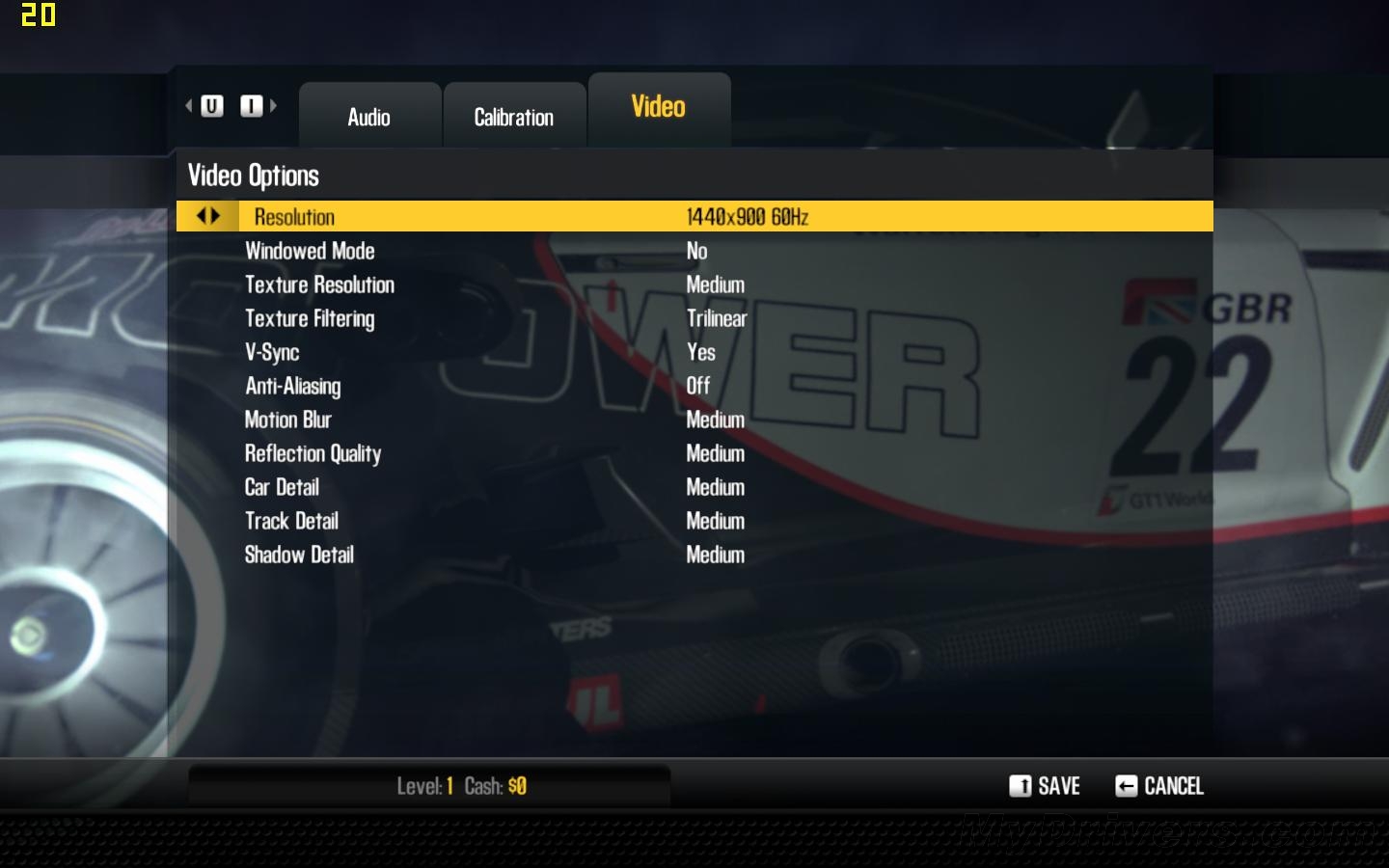The image size is (1389, 868).
Task: Select the Windowed Mode option row
Action: (310, 251)
